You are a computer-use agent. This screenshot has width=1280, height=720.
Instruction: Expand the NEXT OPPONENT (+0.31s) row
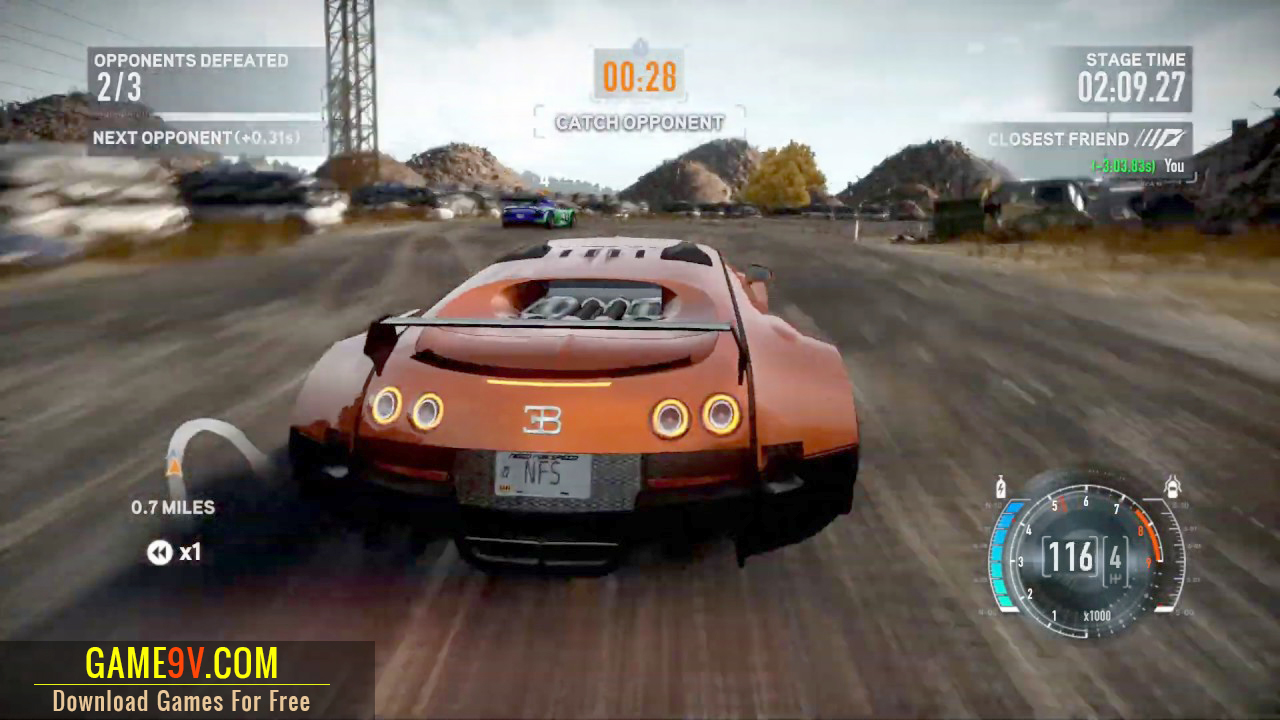[200, 139]
